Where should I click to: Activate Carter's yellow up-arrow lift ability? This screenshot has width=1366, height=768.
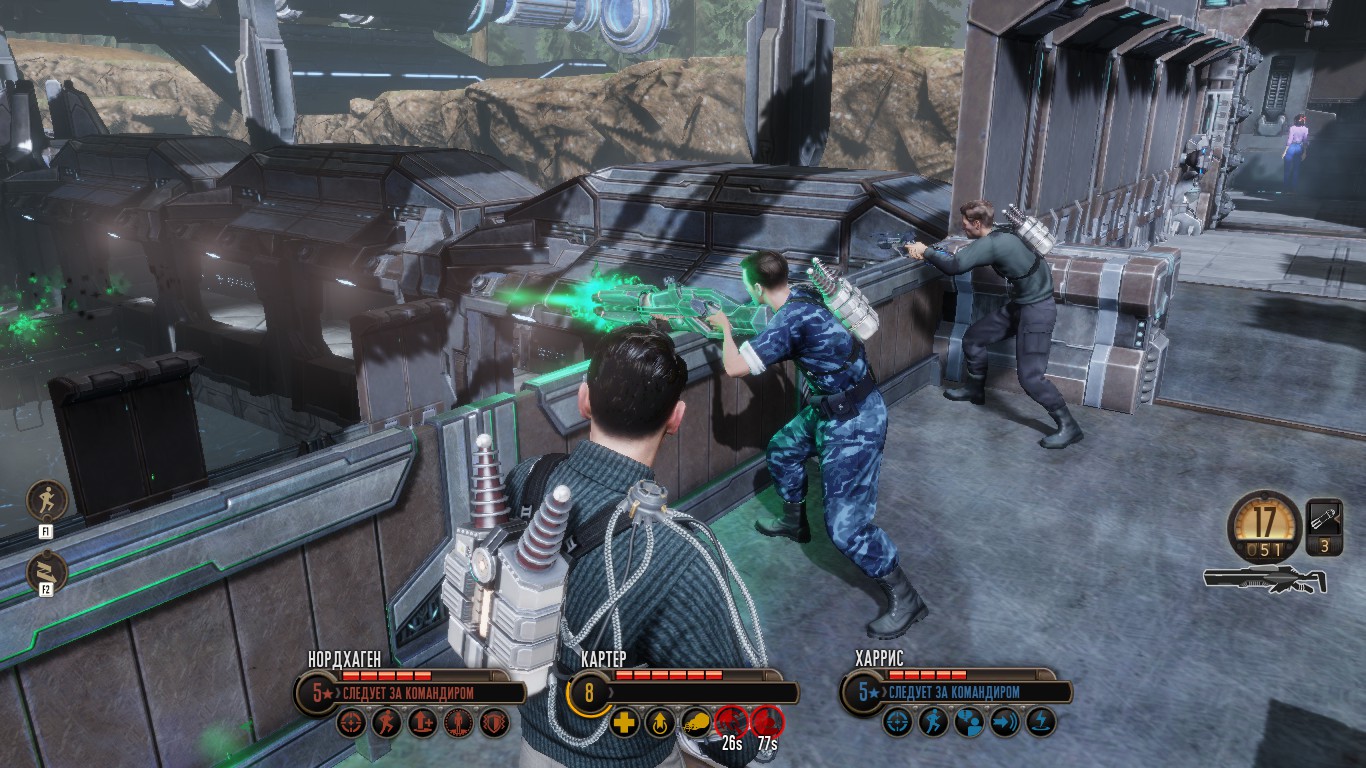click(x=659, y=722)
